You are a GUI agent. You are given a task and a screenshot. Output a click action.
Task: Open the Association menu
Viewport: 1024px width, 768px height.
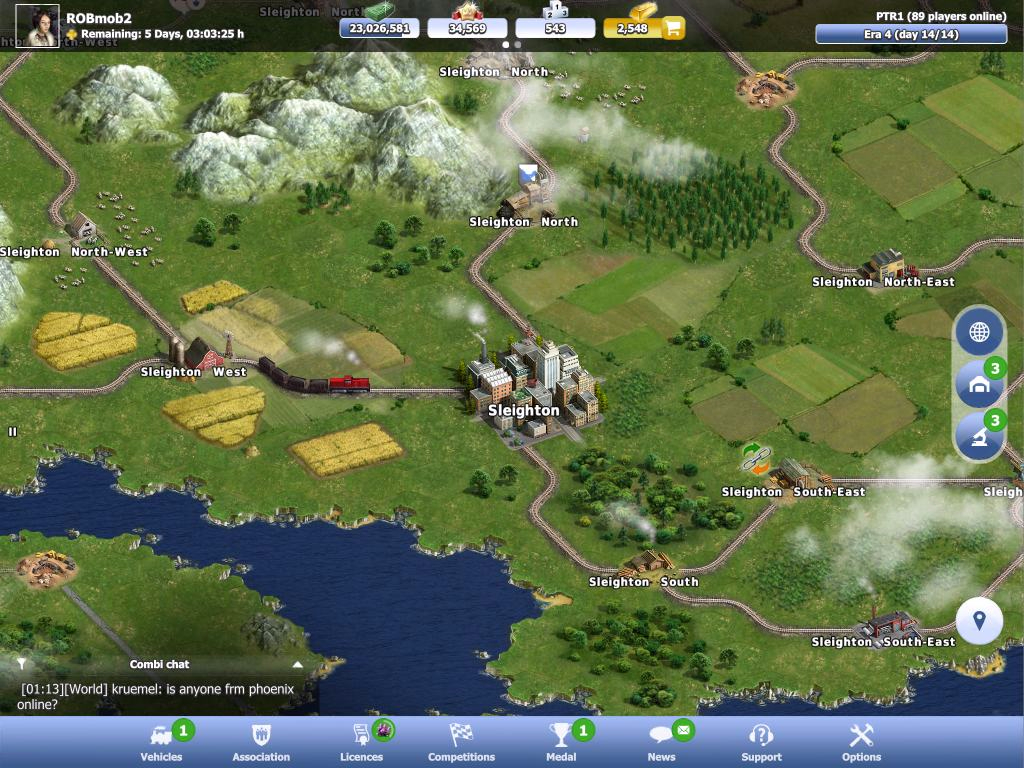tap(261, 742)
